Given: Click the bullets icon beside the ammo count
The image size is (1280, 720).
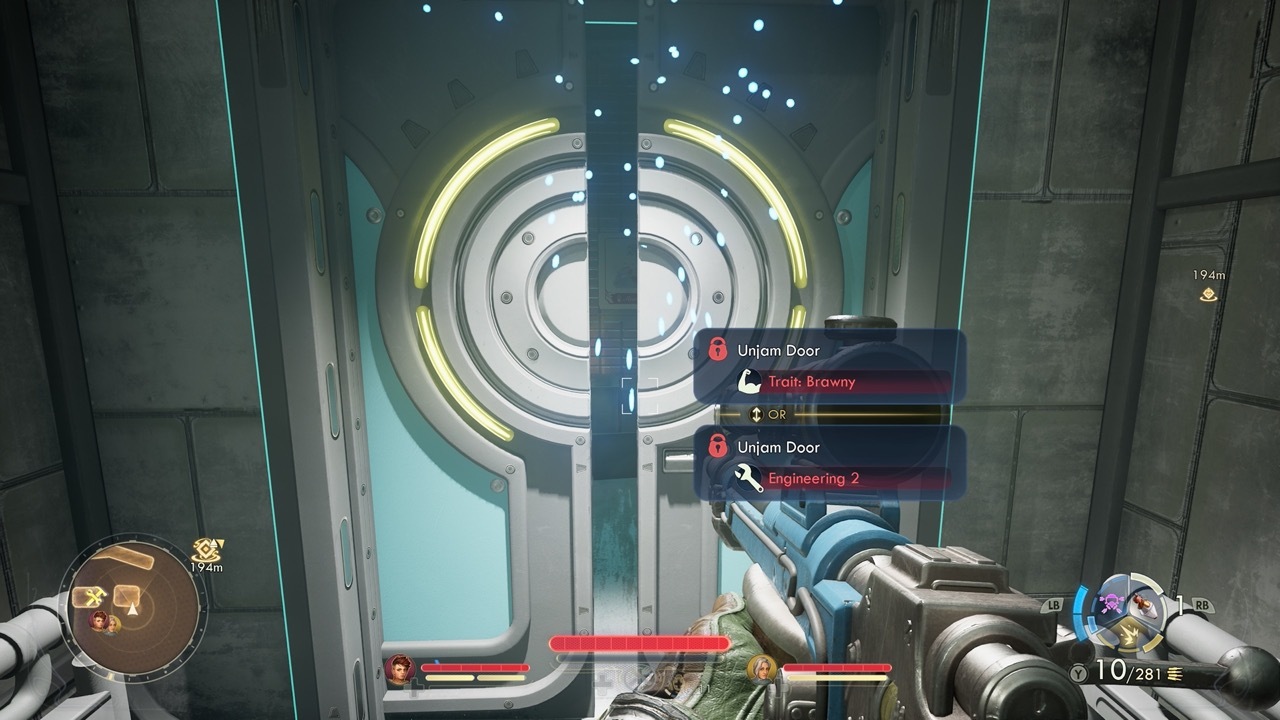Looking at the screenshot, I should click(x=1174, y=673).
